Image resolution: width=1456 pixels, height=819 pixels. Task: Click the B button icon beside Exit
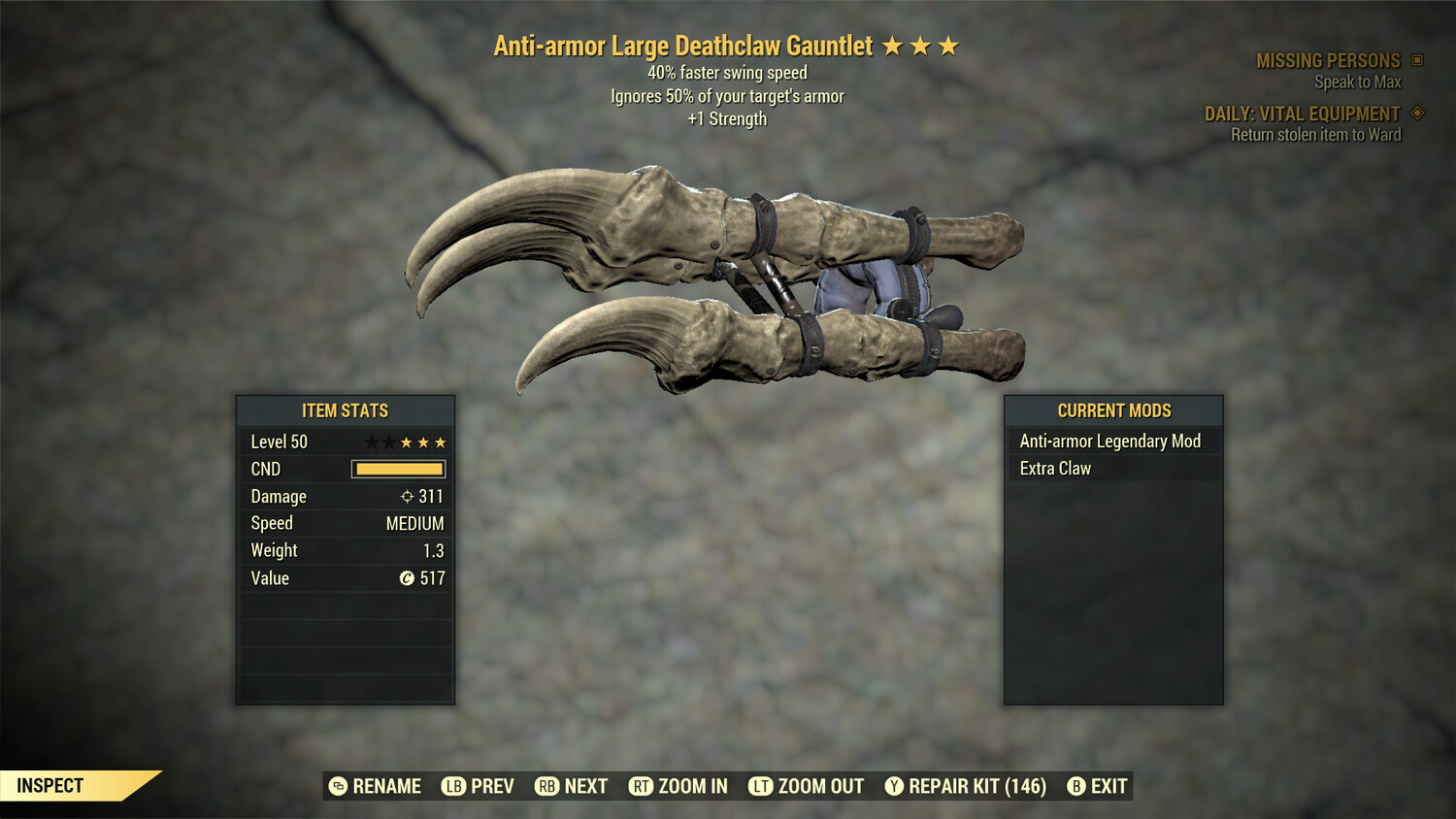1075,786
